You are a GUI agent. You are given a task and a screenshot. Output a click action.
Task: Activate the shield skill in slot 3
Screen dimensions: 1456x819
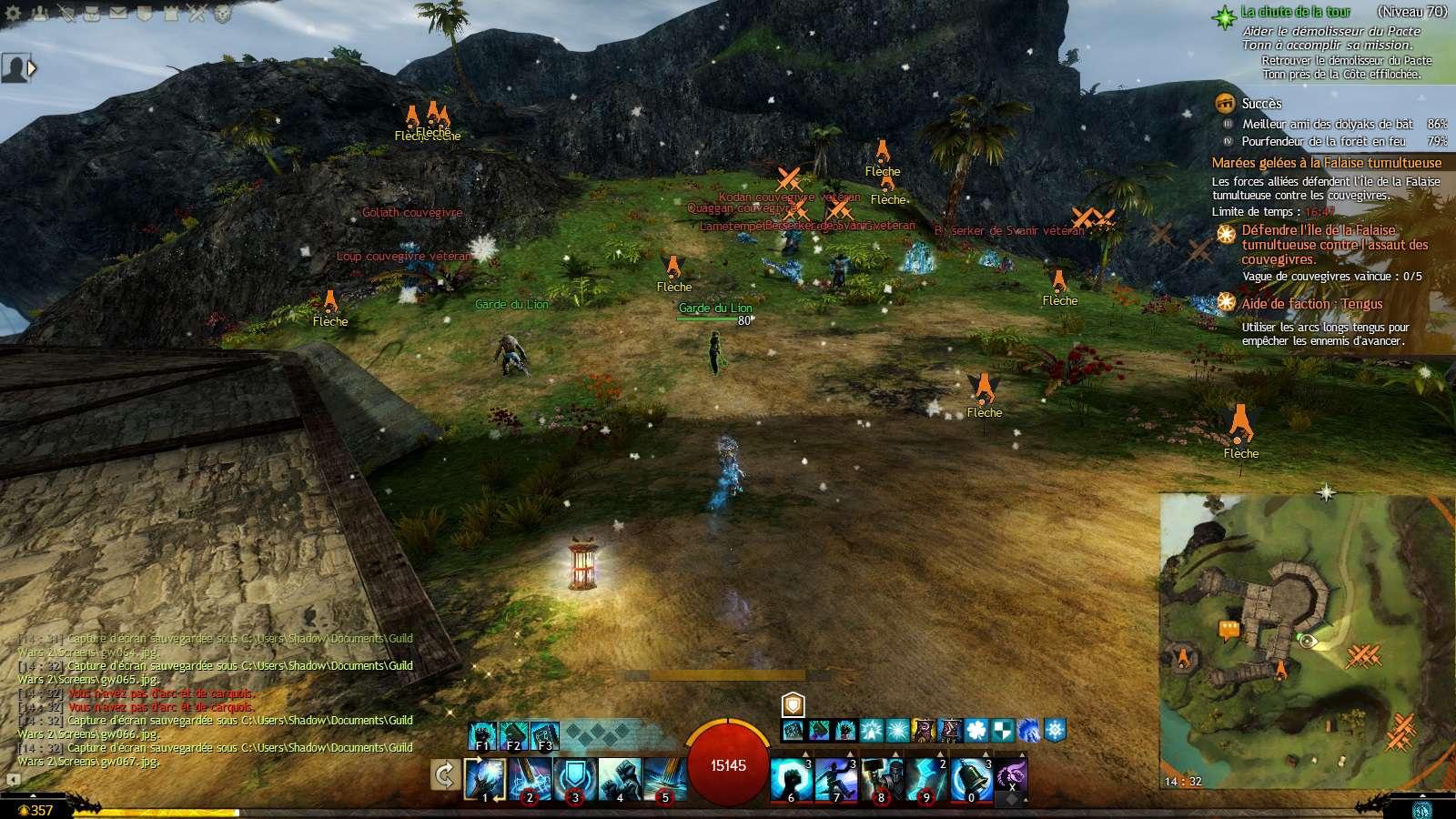pyautogui.click(x=574, y=779)
